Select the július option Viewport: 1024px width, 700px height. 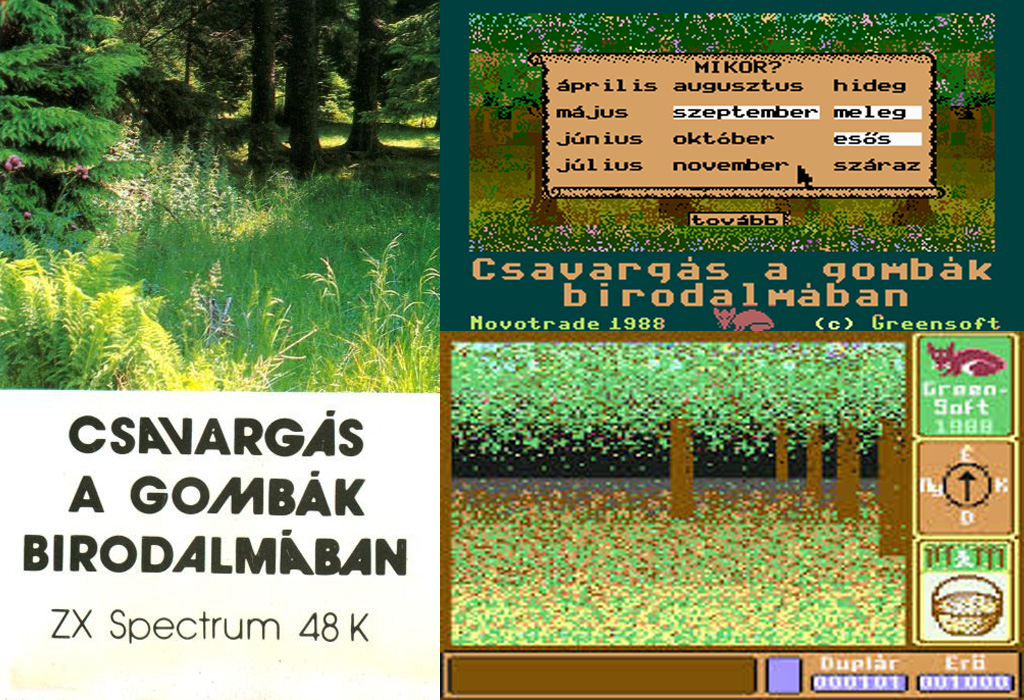pos(600,166)
